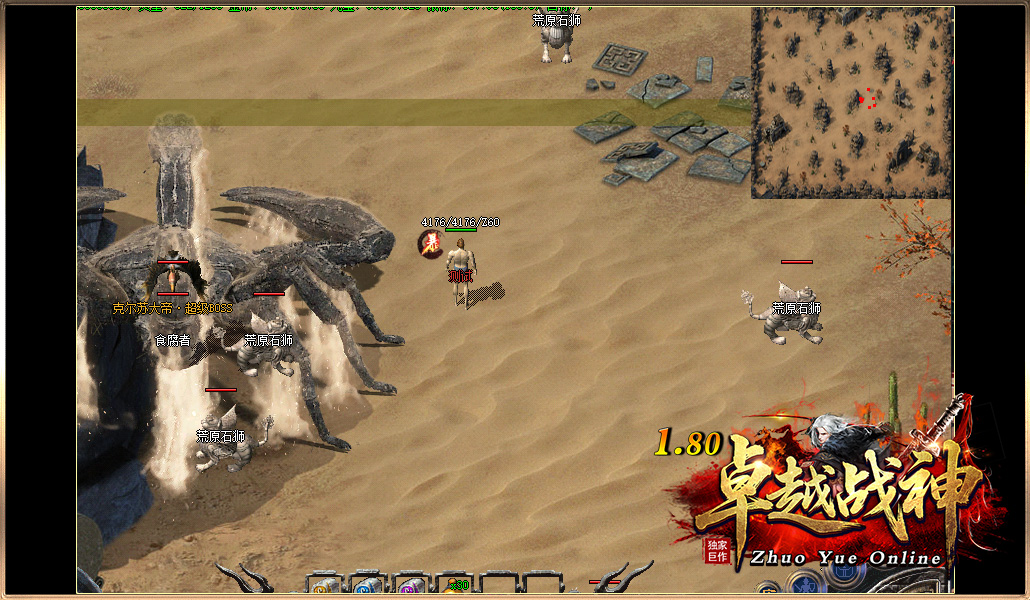This screenshot has width=1030, height=600.
Task: Use the purple scroll in the hotbar
Action: [411, 587]
